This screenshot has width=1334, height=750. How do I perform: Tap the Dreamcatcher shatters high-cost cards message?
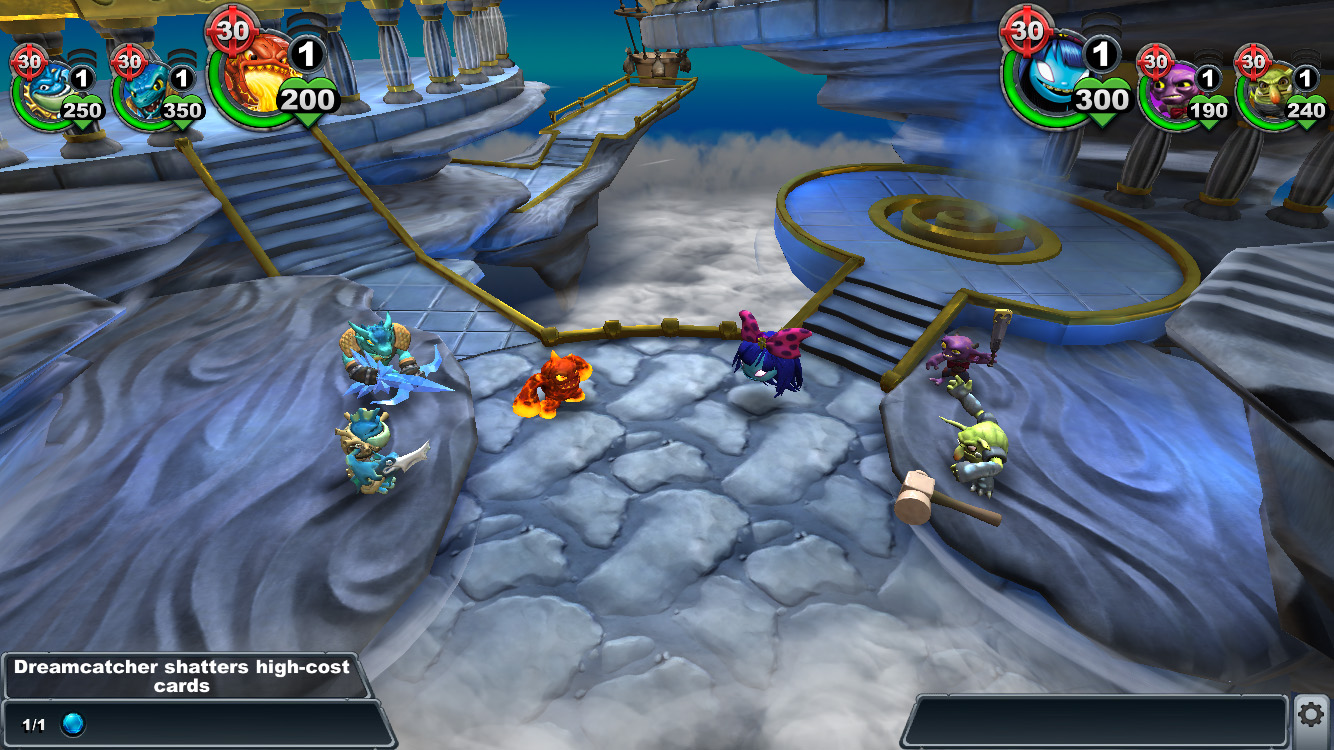point(182,676)
